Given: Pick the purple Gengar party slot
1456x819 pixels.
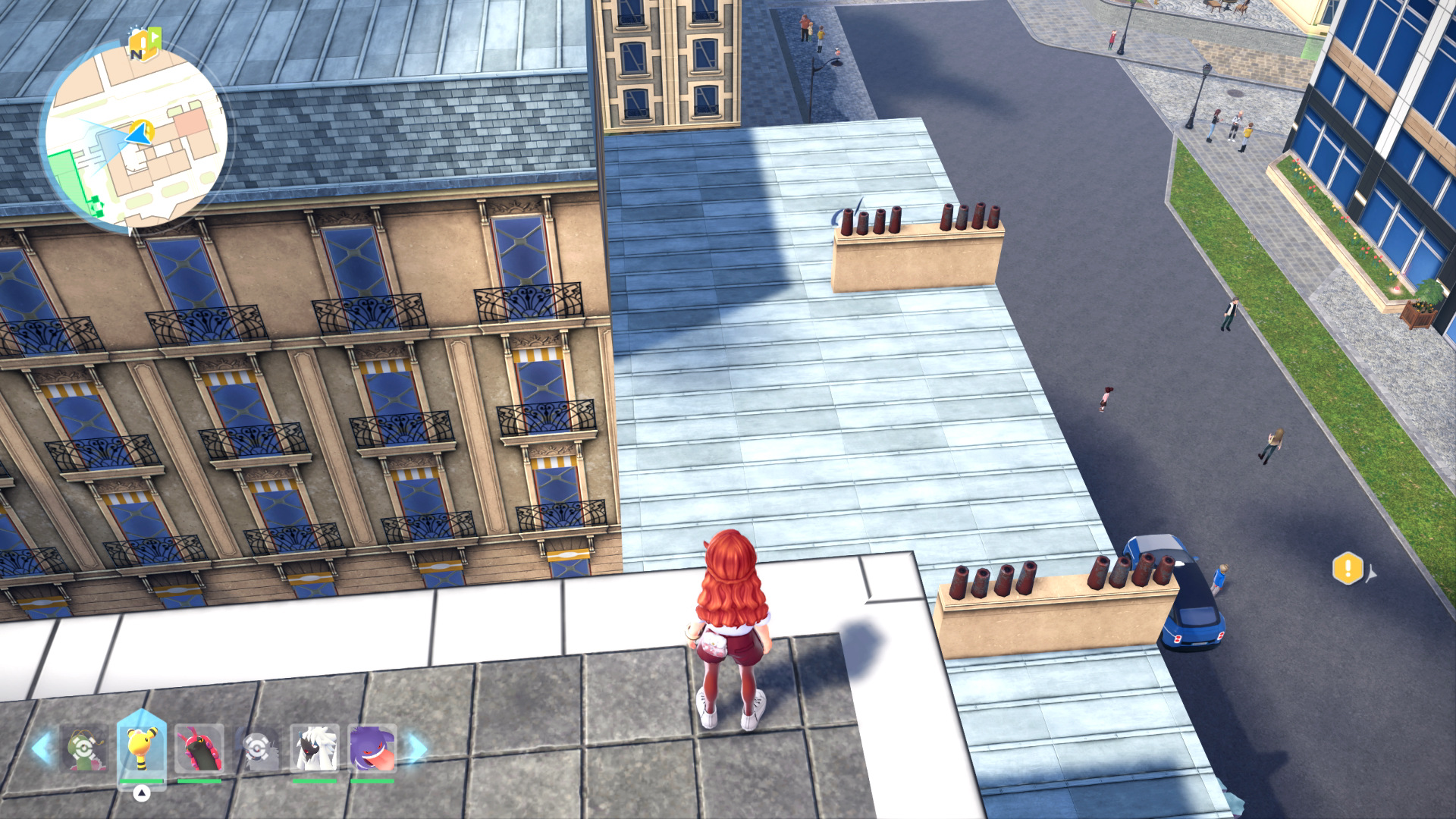Looking at the screenshot, I should 372,748.
